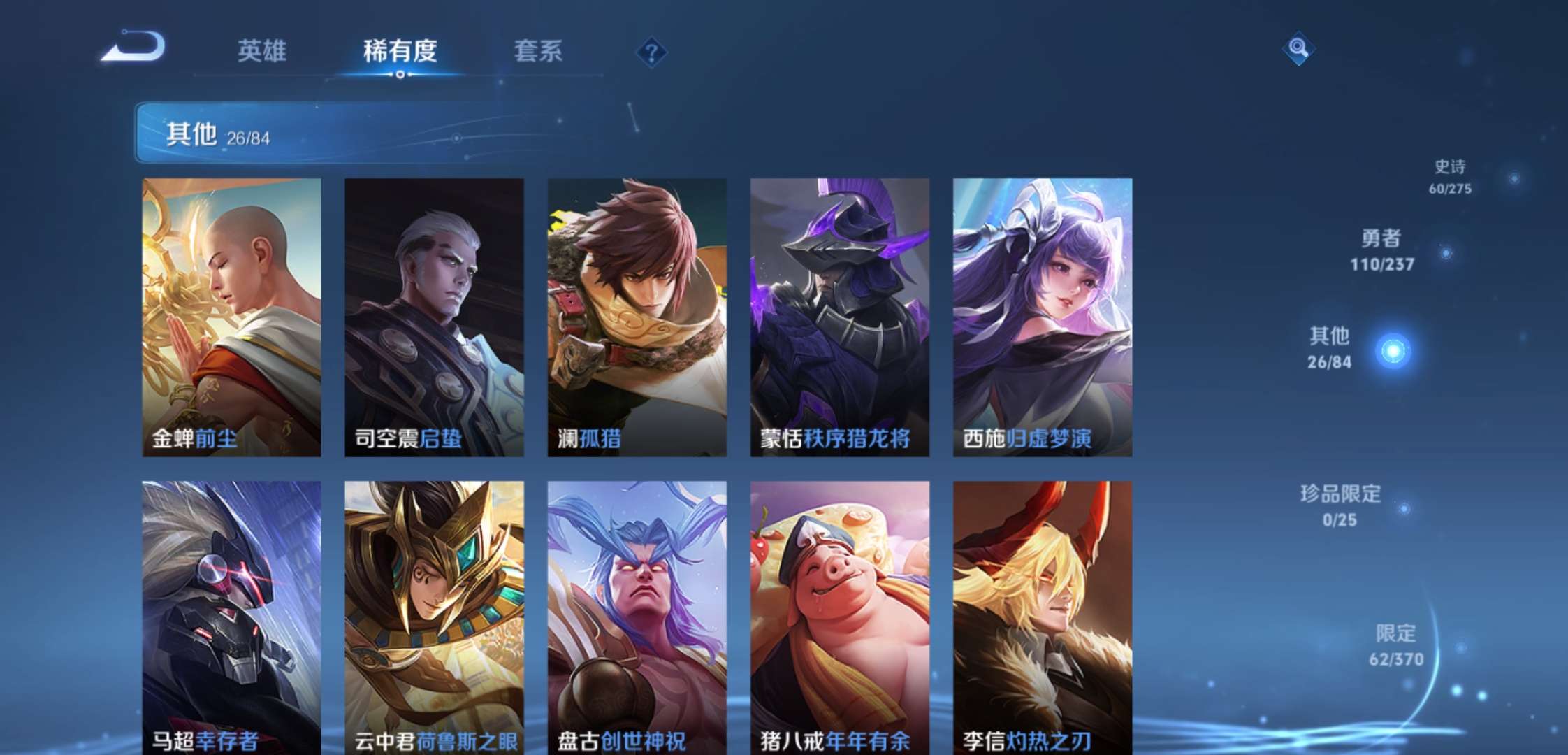Jump to the 勇者 rarity section

1381,250
